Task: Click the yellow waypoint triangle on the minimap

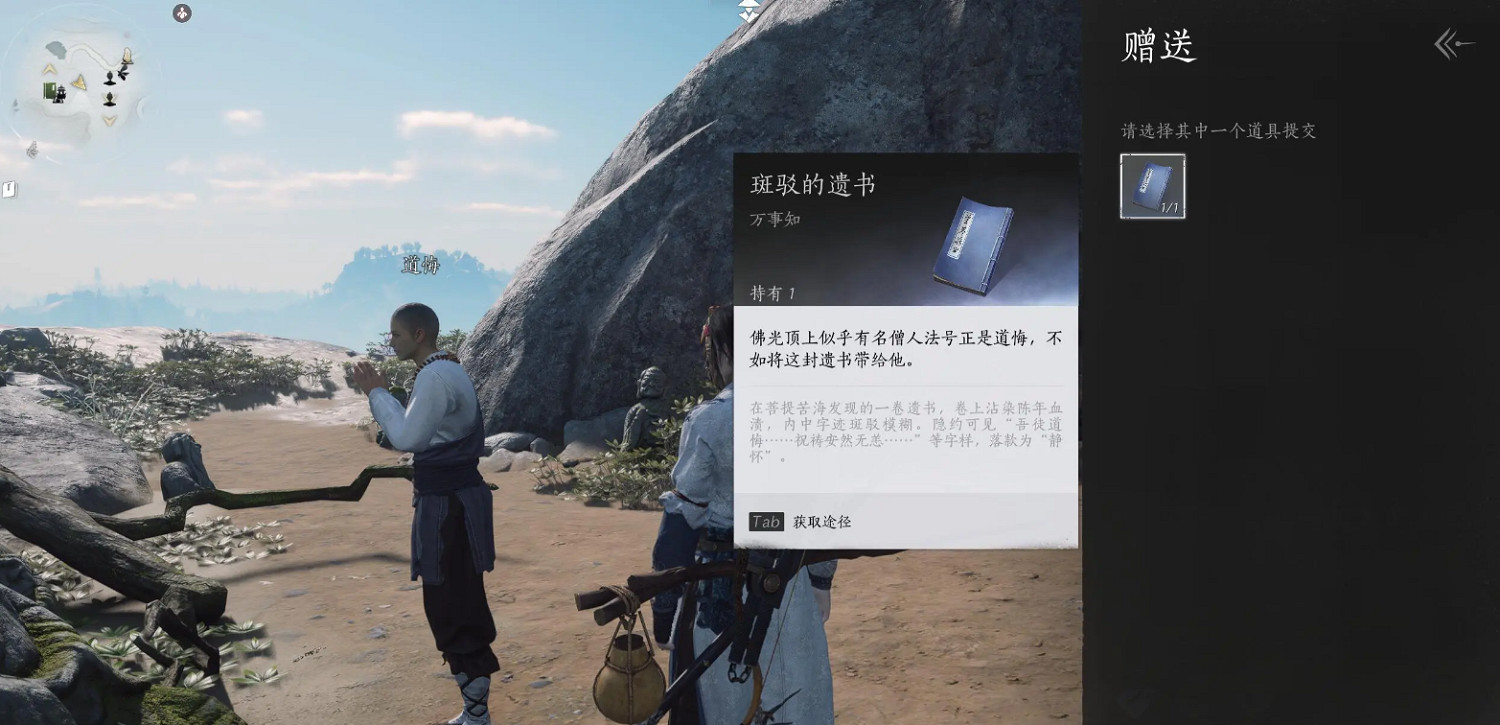Action: pyautogui.click(x=79, y=81)
